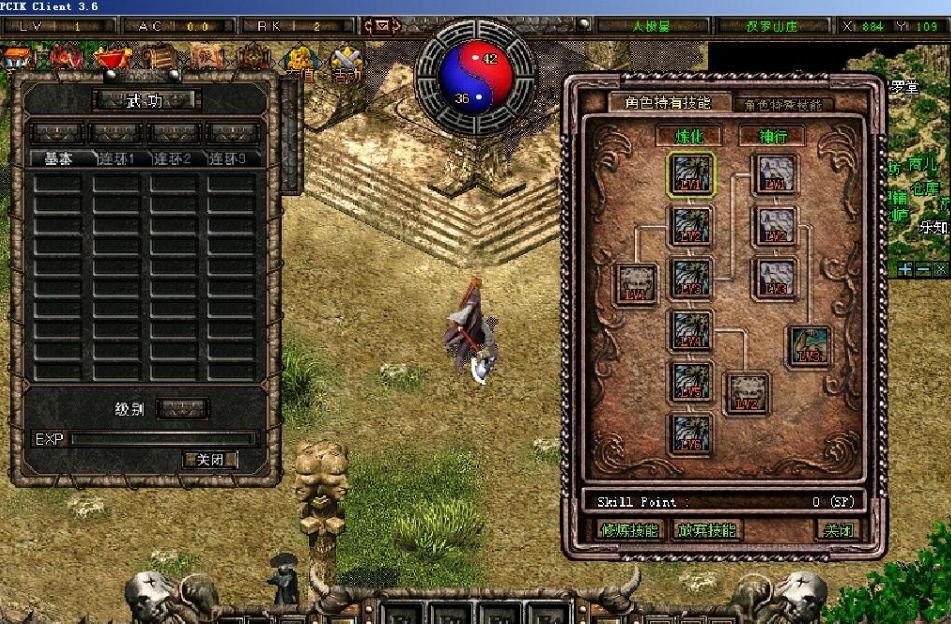Choose the 神行 LV1 skill icon

775,174
